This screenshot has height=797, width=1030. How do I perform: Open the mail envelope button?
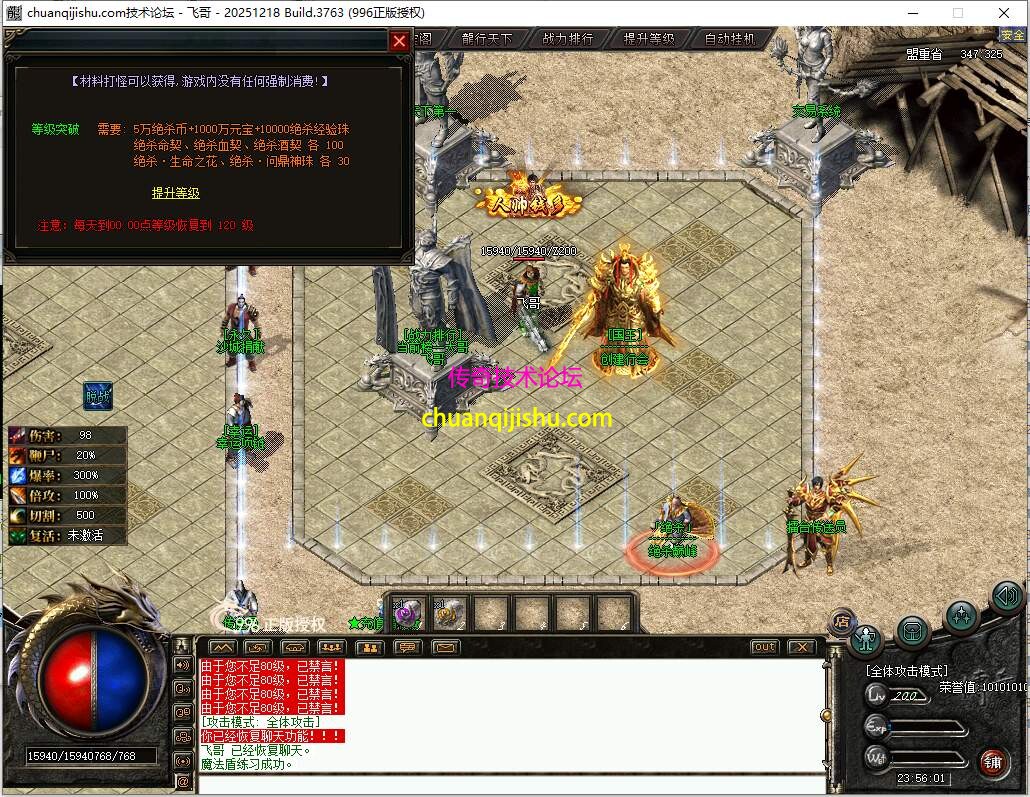[445, 648]
